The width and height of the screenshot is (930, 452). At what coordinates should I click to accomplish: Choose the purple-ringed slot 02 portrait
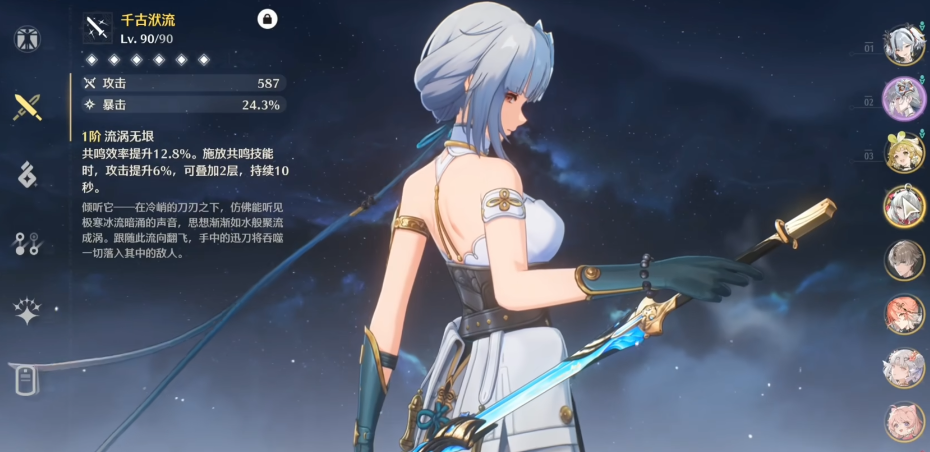pyautogui.click(x=903, y=99)
